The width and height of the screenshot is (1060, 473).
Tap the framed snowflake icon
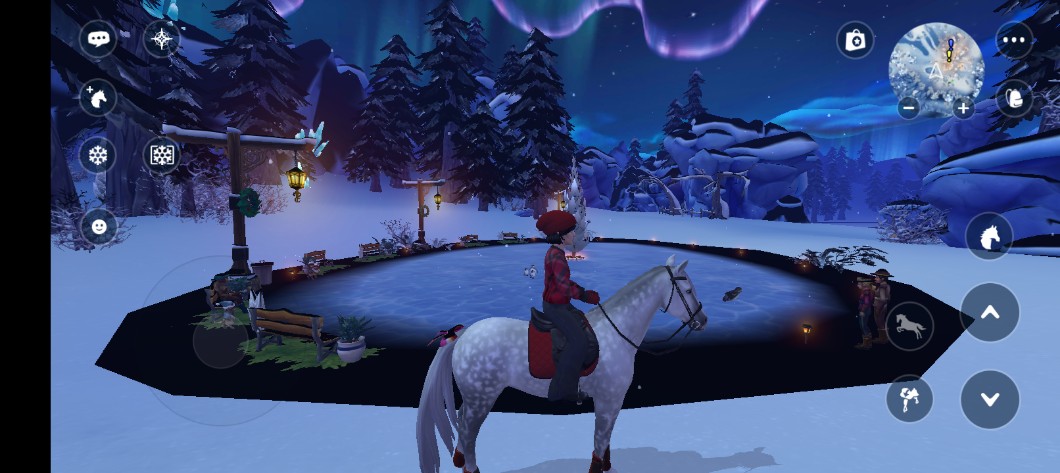pos(161,155)
